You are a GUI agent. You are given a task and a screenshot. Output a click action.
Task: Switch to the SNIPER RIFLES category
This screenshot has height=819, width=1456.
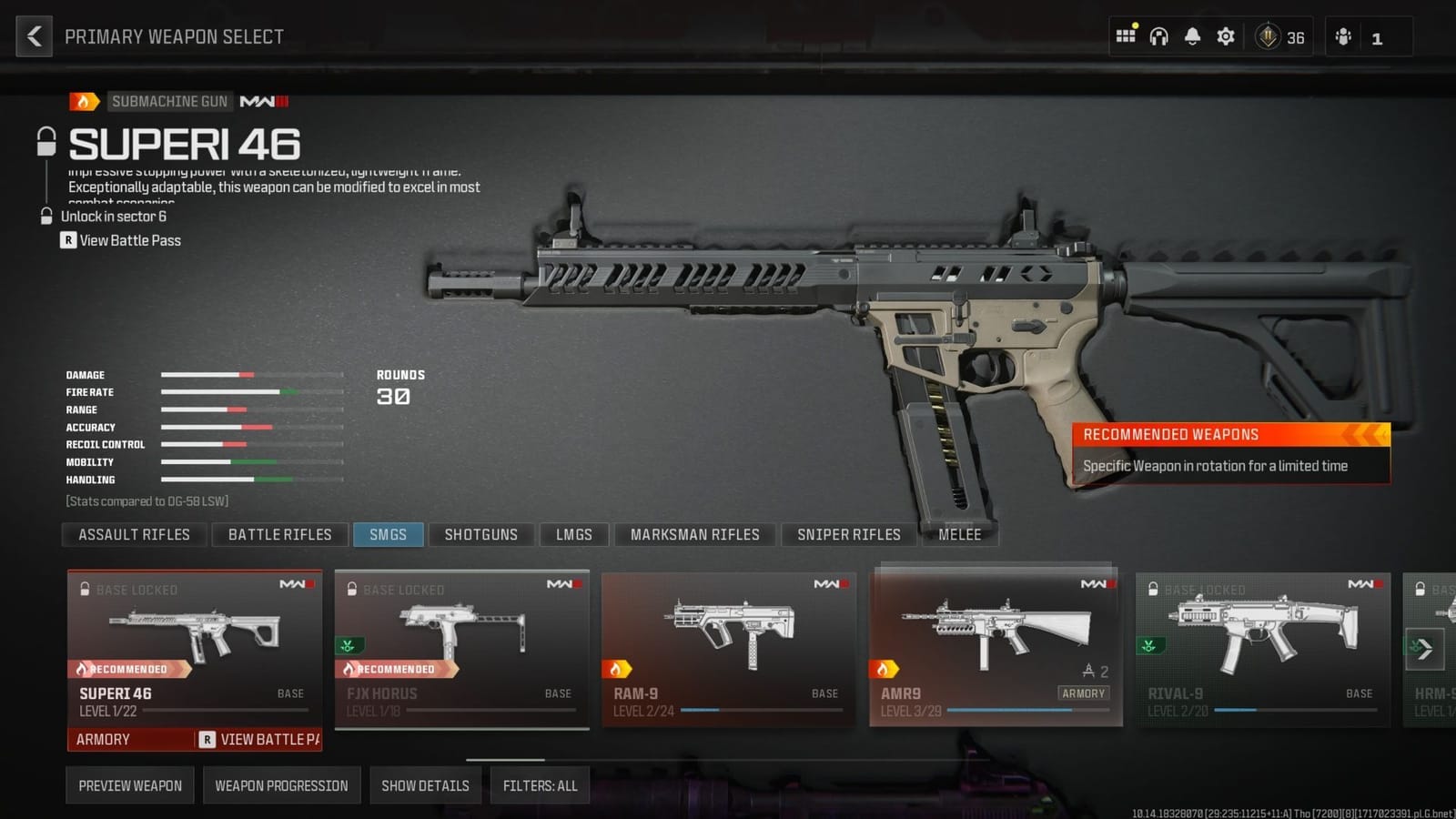click(848, 534)
